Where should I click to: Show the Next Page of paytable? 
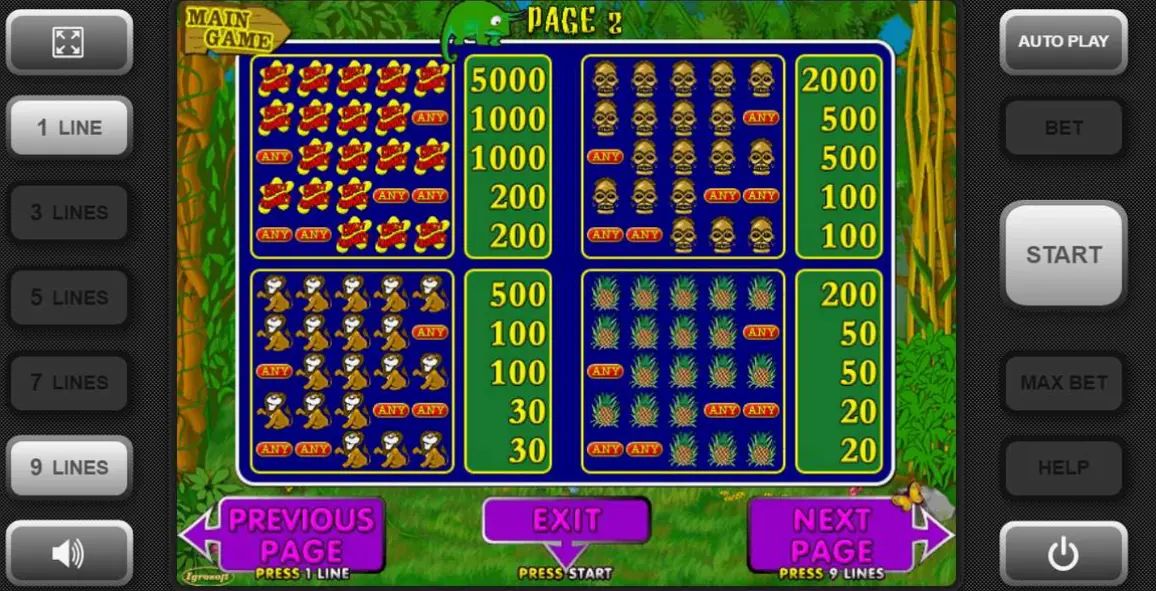point(832,535)
